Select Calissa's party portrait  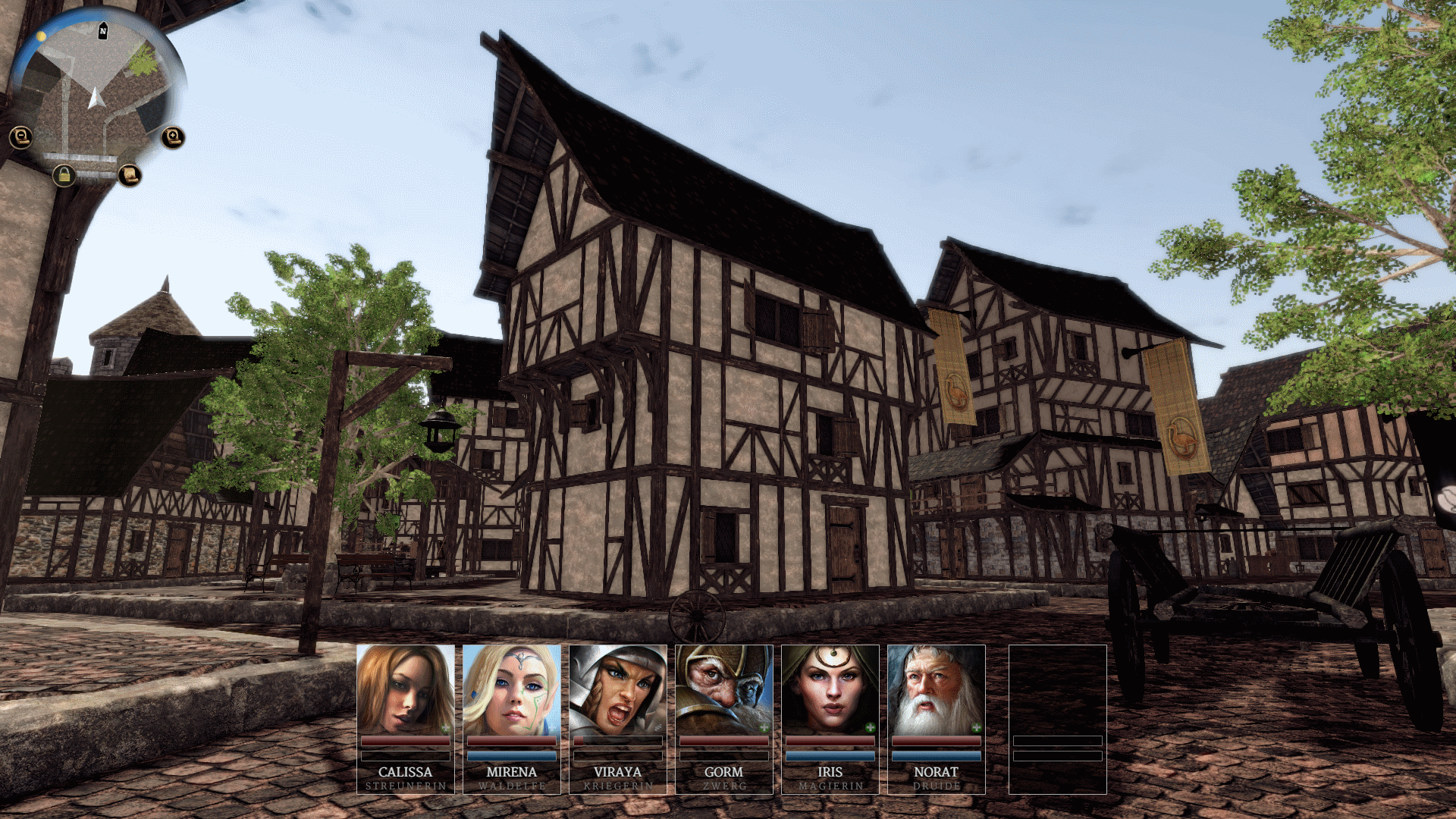pos(405,690)
